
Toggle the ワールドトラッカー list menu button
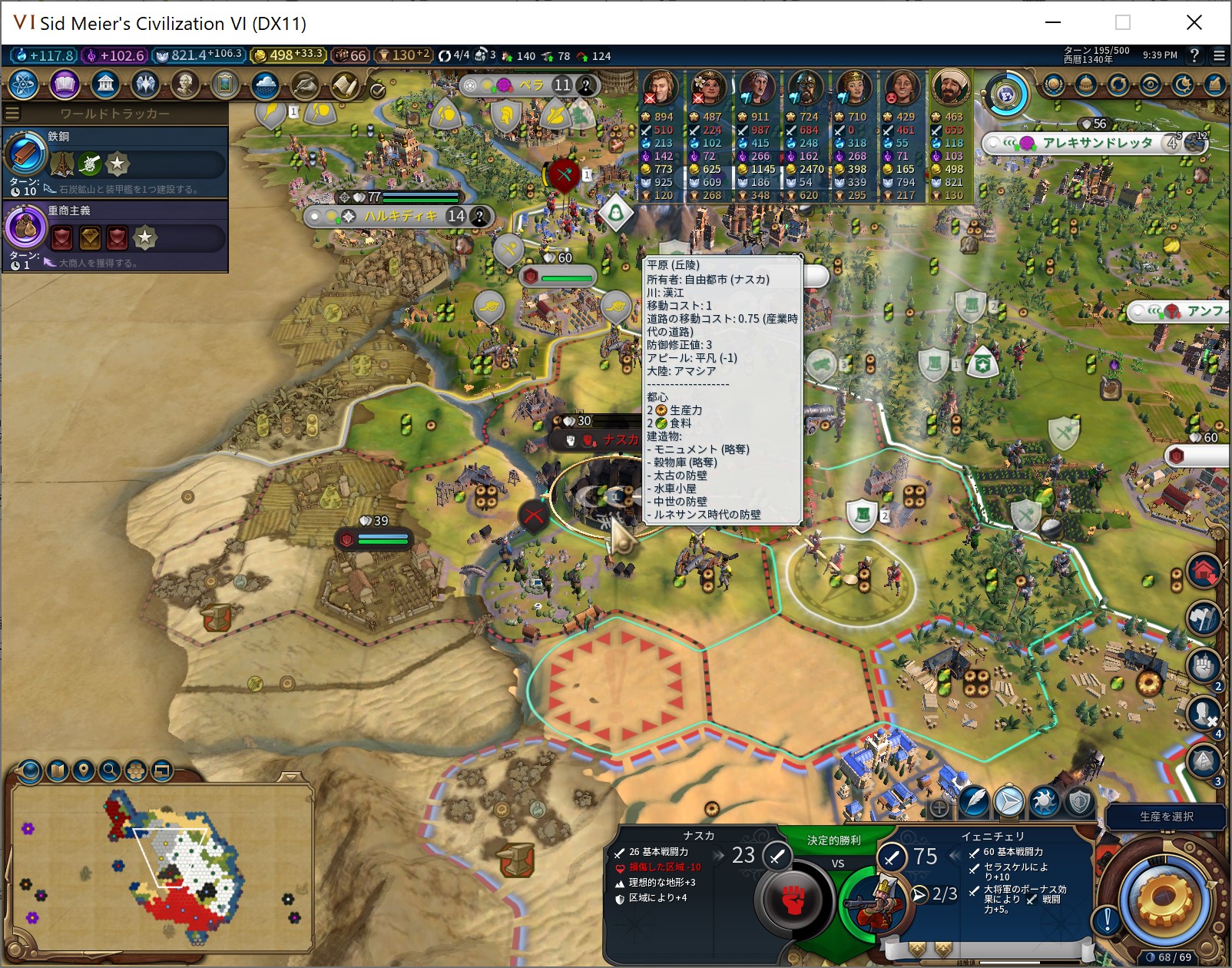point(12,114)
